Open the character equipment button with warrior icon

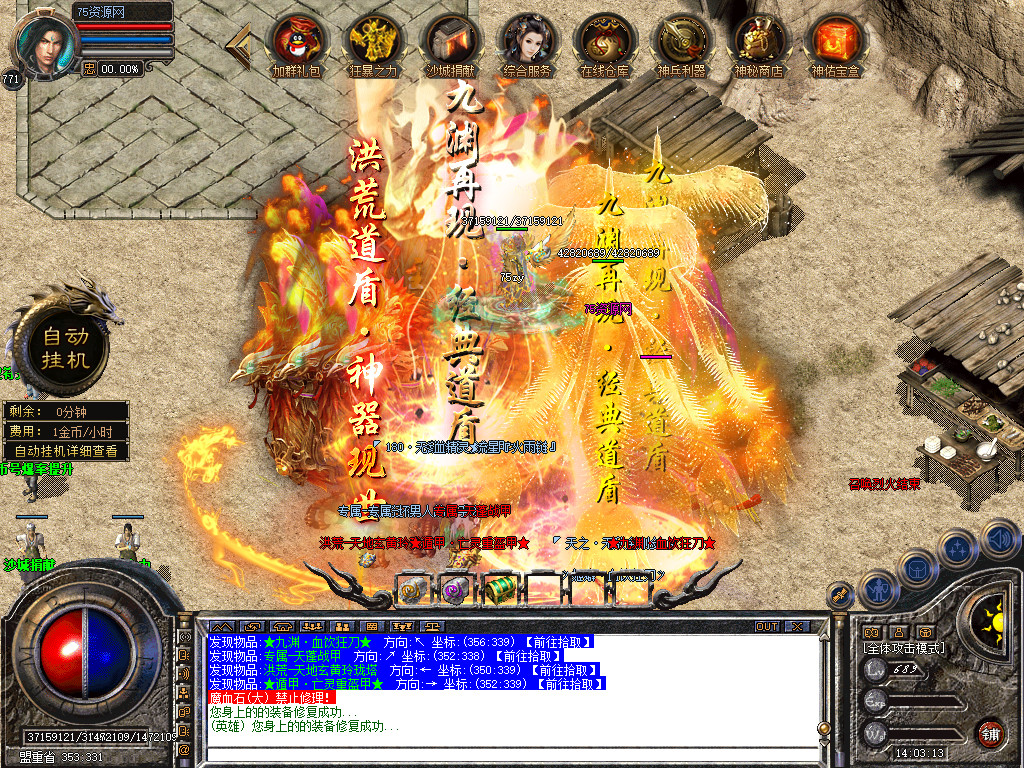877,590
